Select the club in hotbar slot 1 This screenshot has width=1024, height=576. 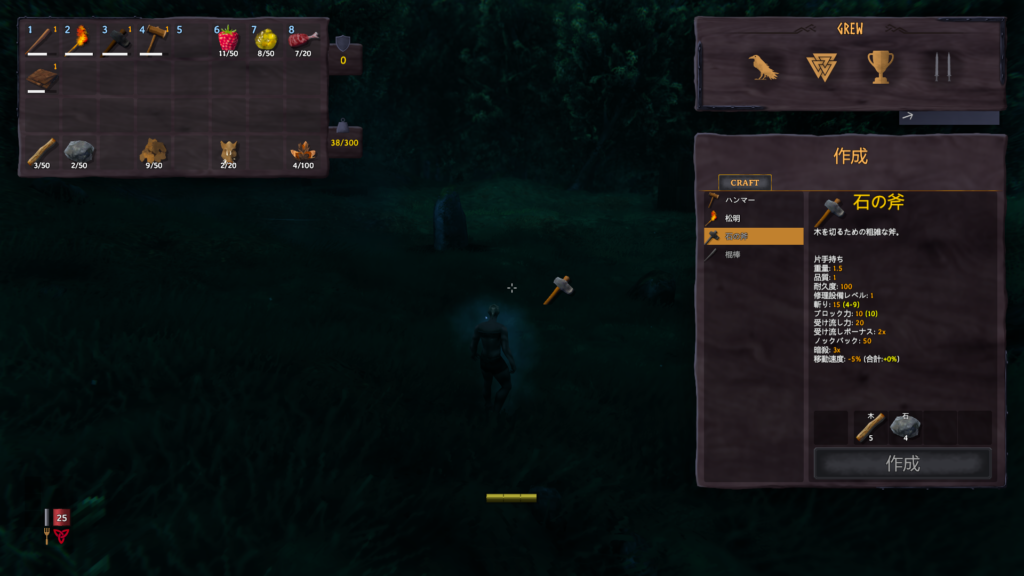(x=41, y=41)
